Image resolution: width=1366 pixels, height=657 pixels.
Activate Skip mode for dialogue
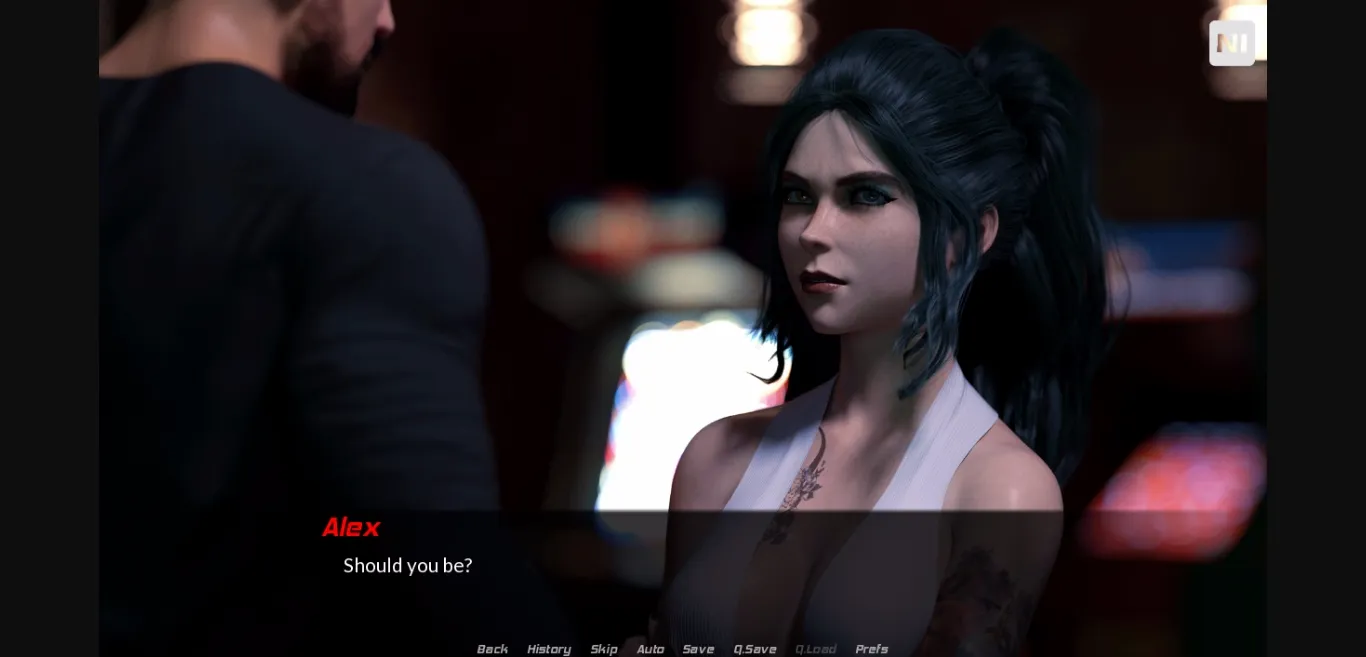click(x=604, y=649)
